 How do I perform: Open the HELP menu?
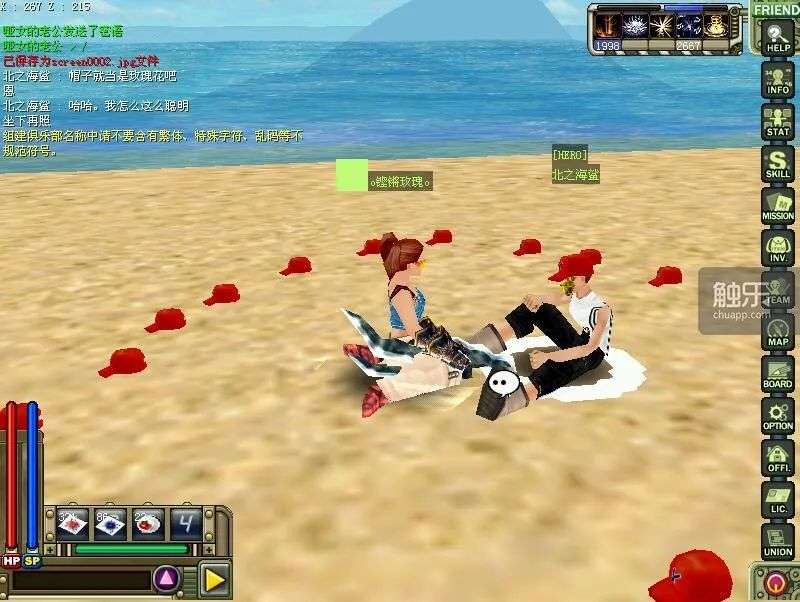[x=777, y=38]
